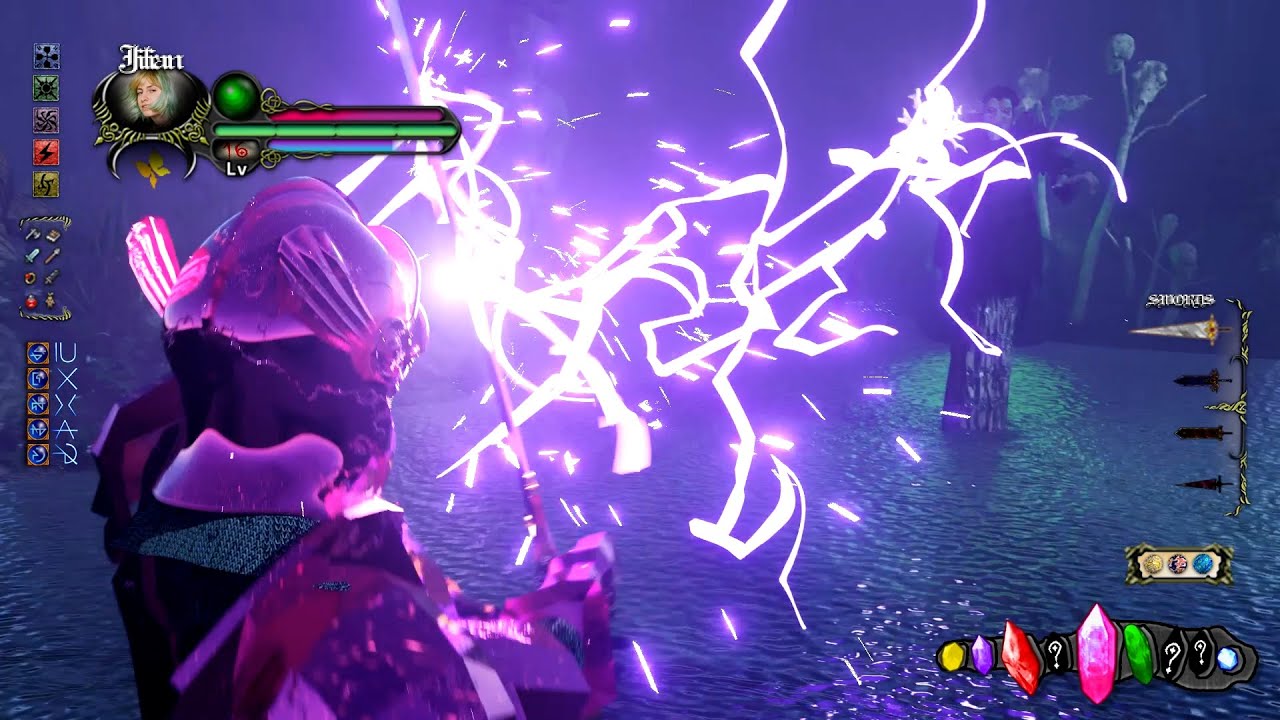This screenshot has height=720, width=1280.
Task: Toggle the gold orb on the plaque
Action: (x=1152, y=562)
